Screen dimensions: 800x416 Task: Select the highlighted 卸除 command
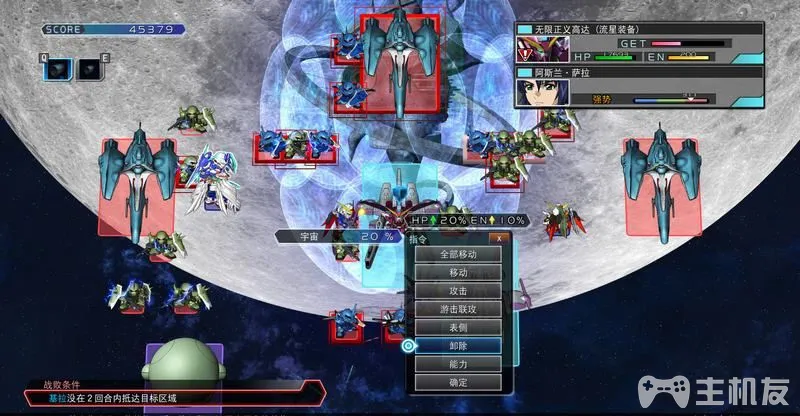point(457,345)
